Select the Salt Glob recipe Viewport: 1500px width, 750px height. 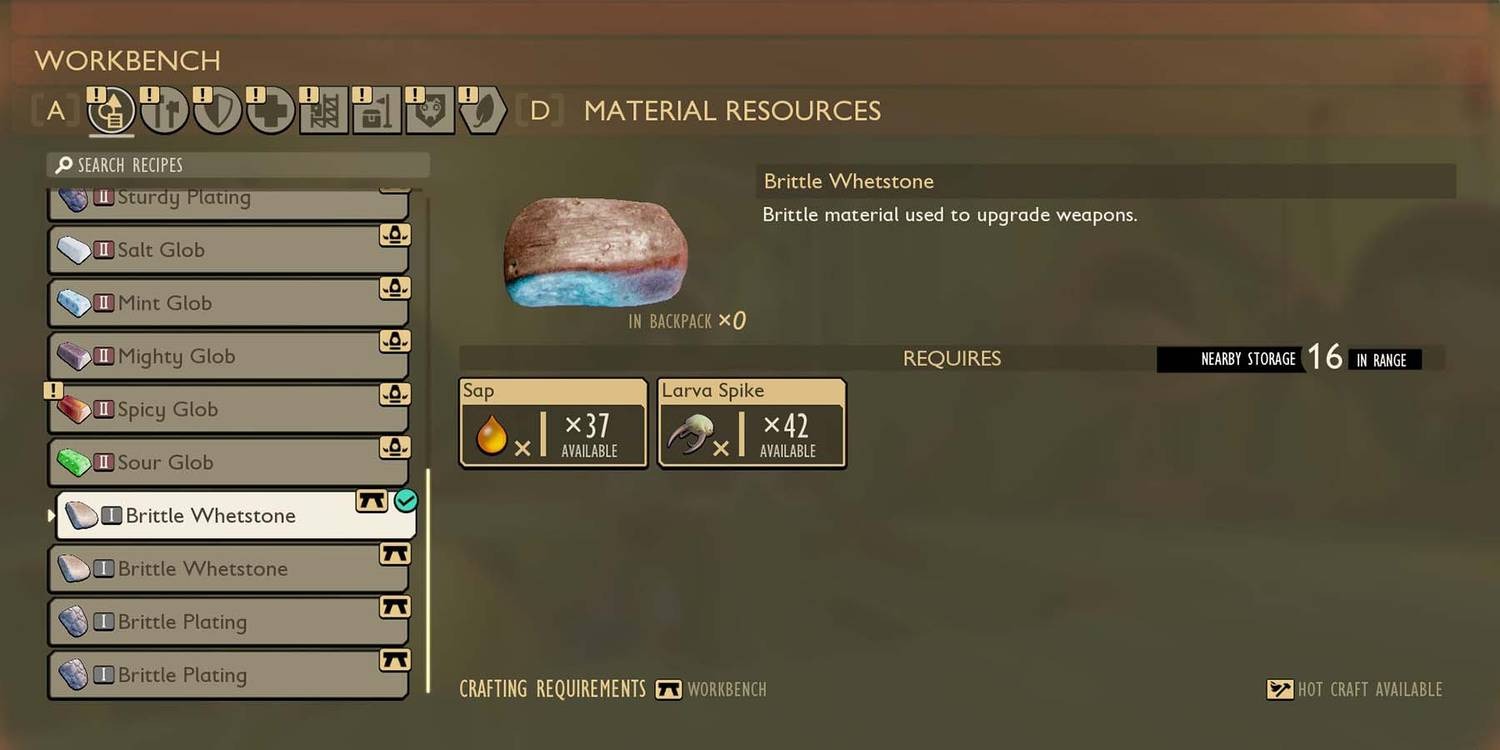pos(228,250)
